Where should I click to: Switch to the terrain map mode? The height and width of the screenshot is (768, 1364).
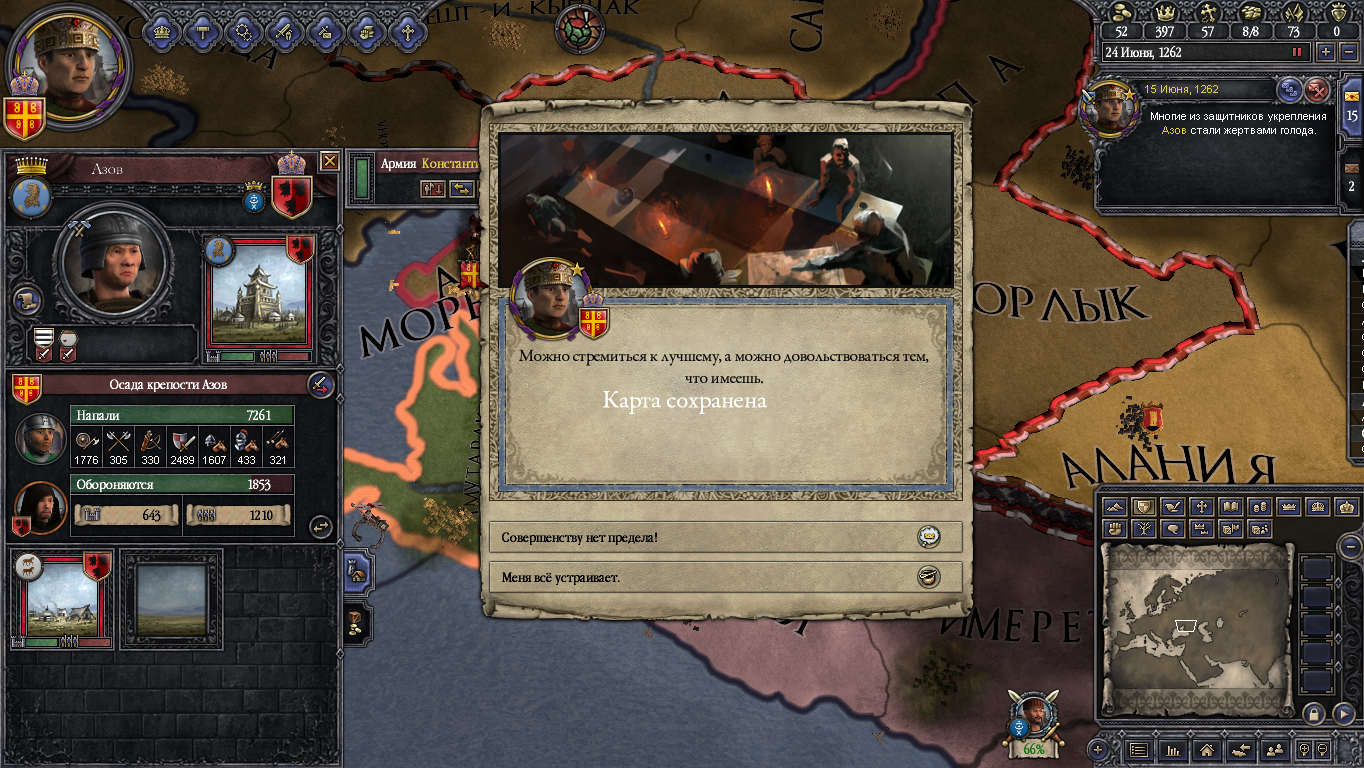click(x=1115, y=507)
